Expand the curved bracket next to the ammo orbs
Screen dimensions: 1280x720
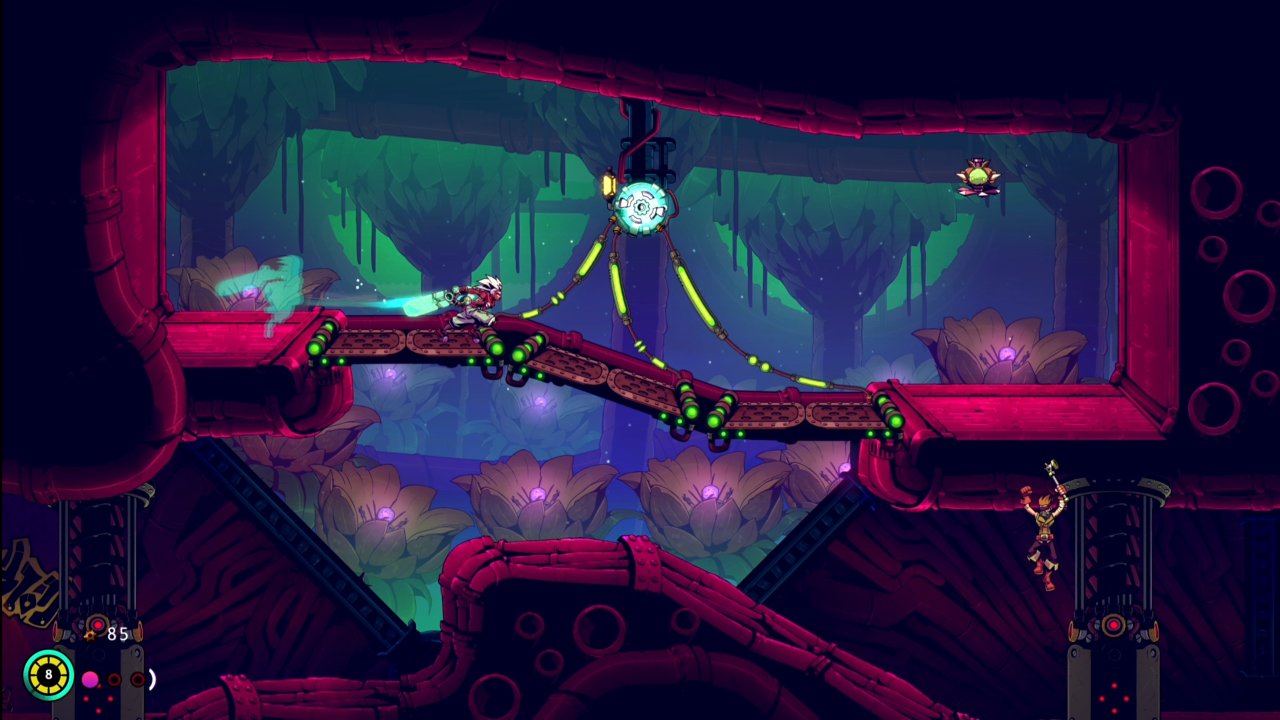click(x=151, y=678)
